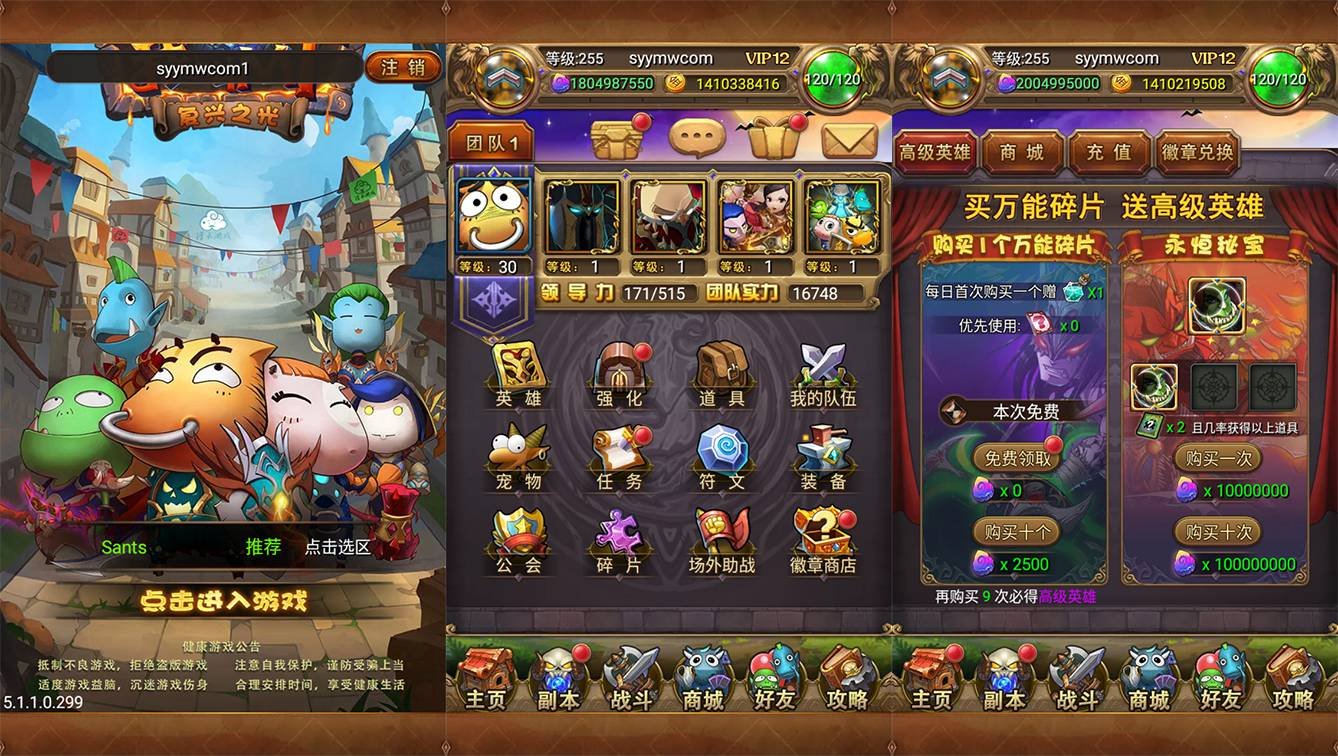
Task: Click the 注销 logout button
Action: point(403,68)
